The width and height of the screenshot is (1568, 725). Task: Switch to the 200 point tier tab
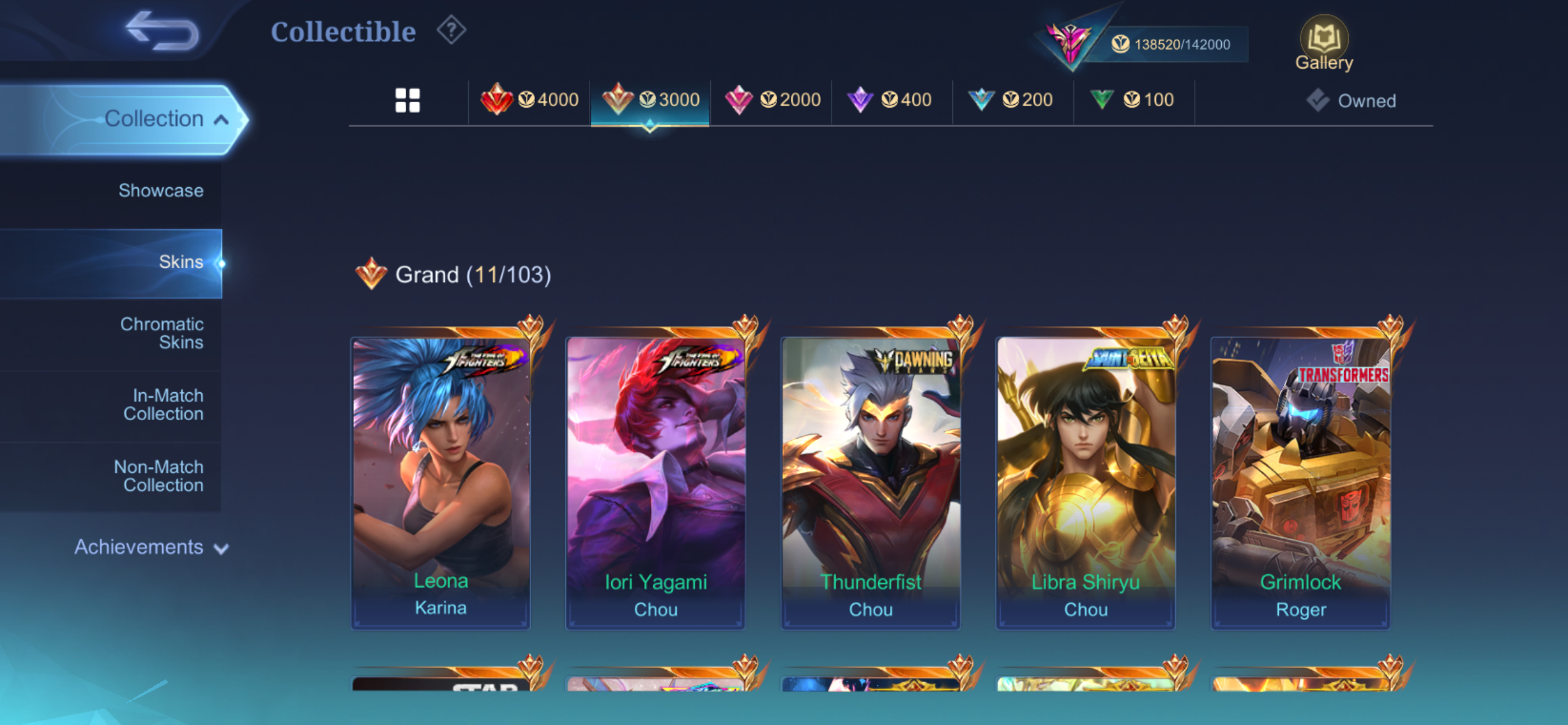[x=1013, y=100]
